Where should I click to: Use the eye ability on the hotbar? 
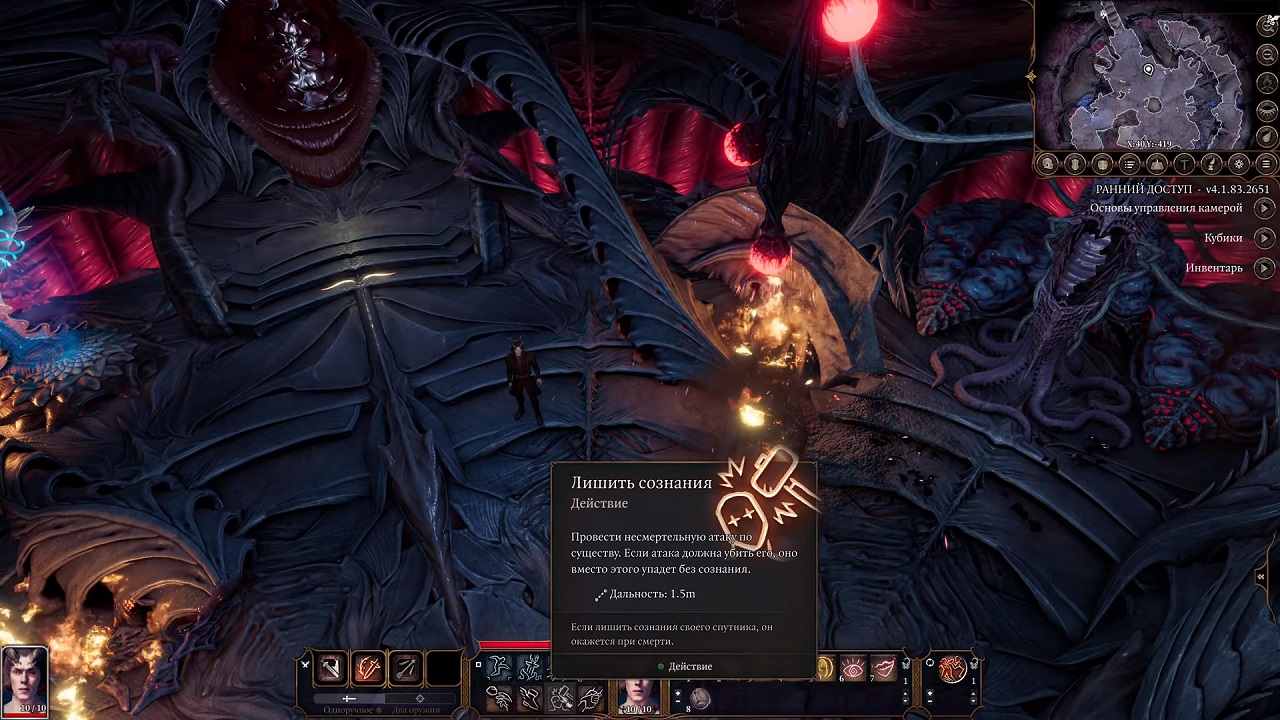point(854,667)
